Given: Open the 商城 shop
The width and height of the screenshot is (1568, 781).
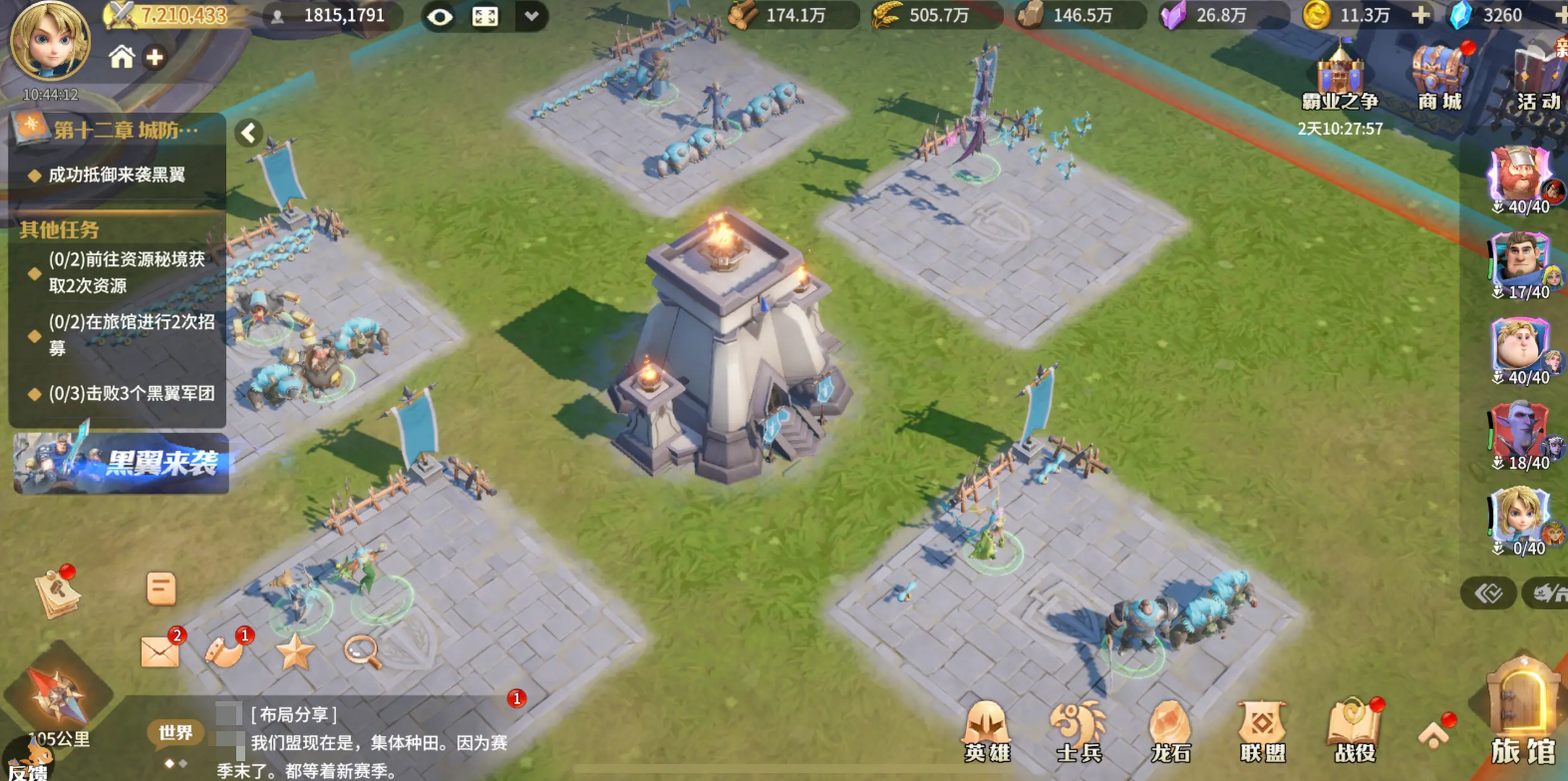Looking at the screenshot, I should click(x=1439, y=78).
